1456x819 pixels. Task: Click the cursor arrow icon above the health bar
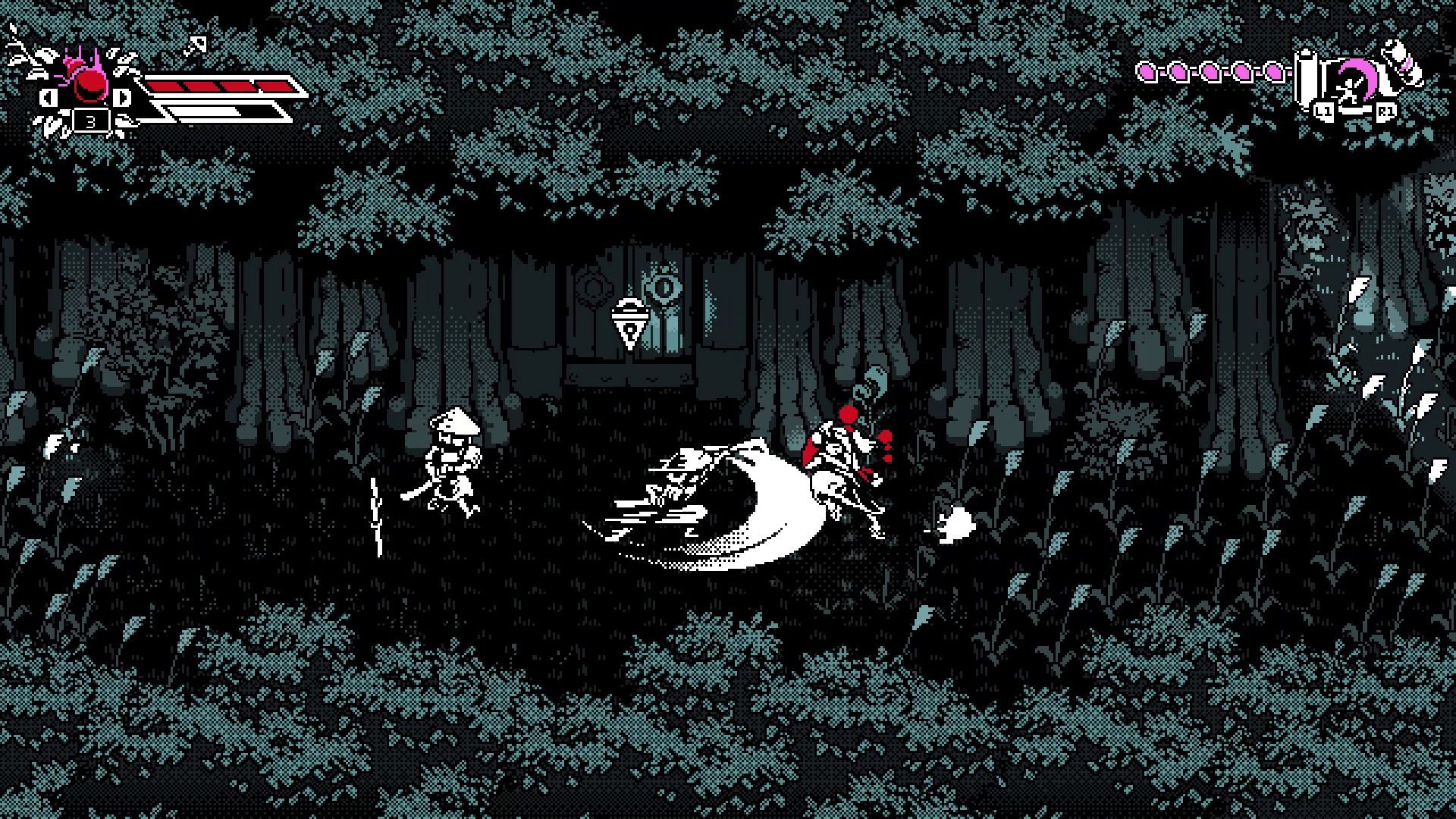coord(196,46)
